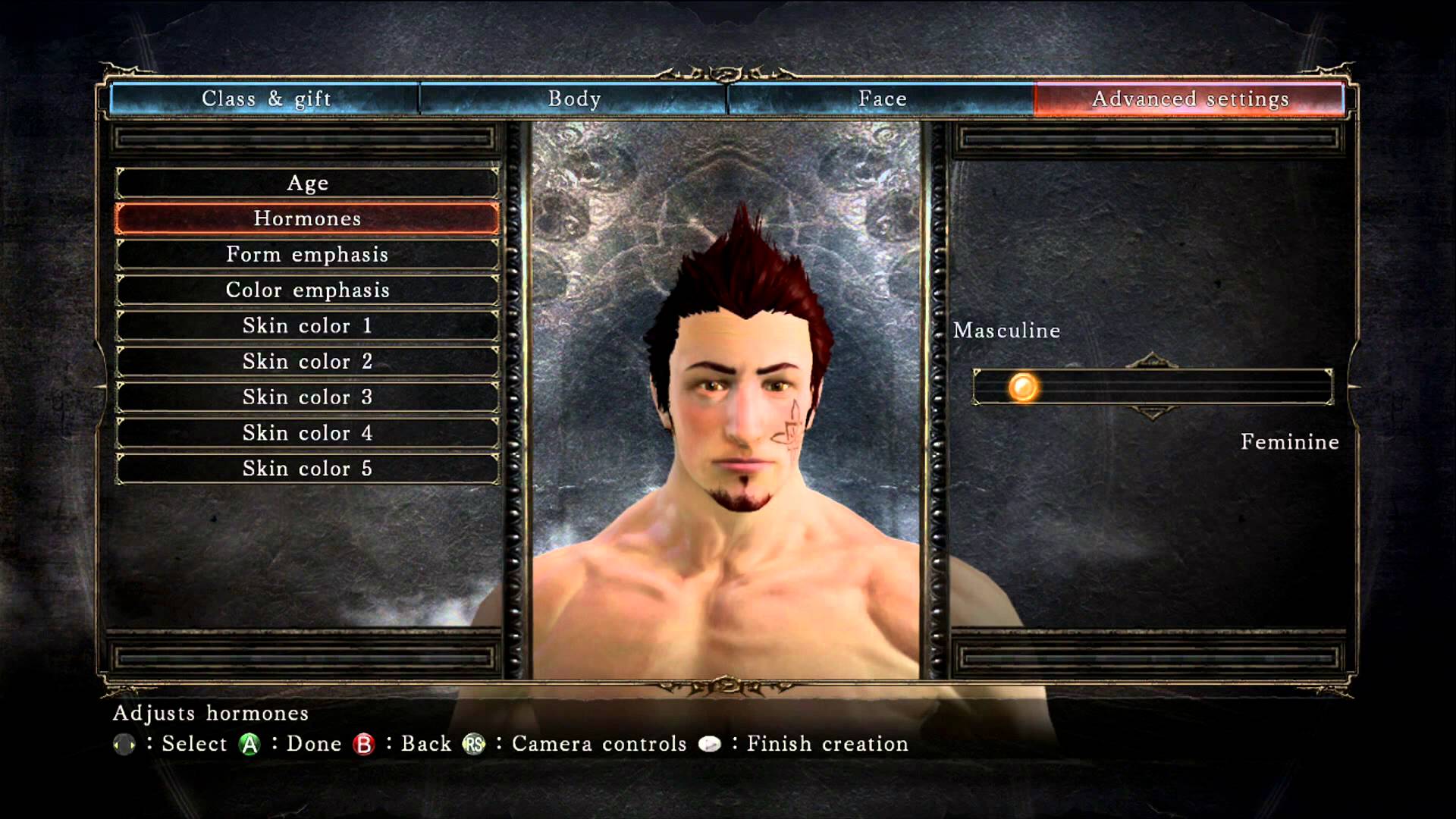
Task: Select the Face tab
Action: click(x=882, y=99)
